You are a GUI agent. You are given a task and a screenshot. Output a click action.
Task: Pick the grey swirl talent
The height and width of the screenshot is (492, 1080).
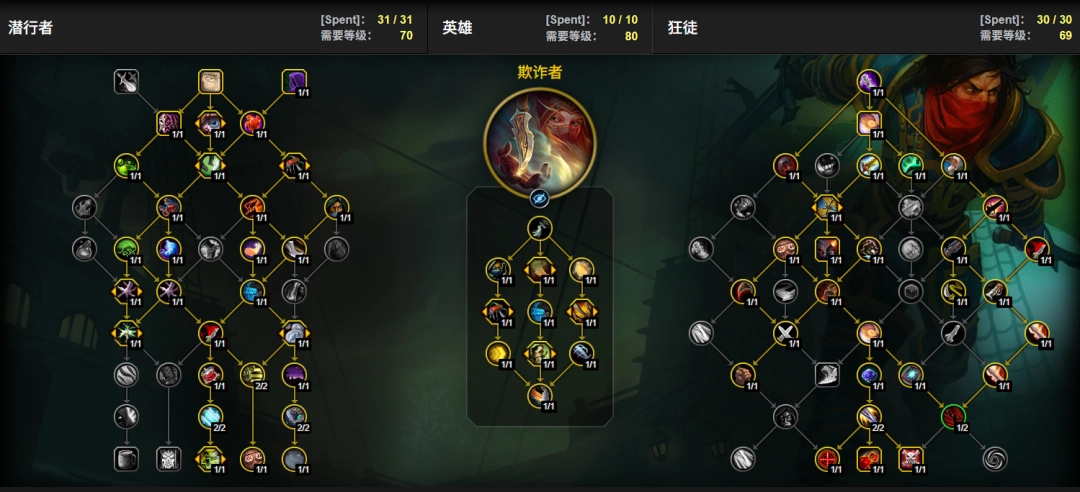click(x=995, y=458)
